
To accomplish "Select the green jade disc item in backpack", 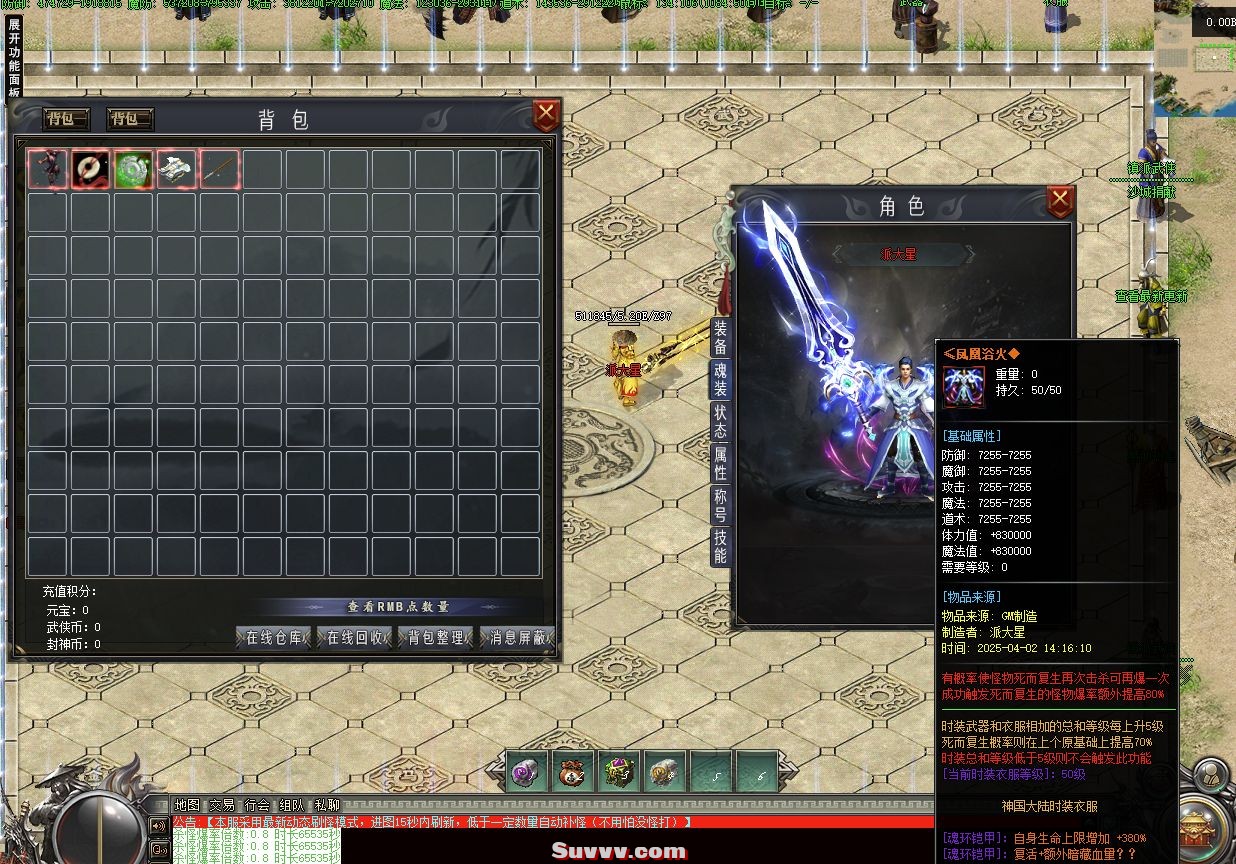I will (133, 170).
